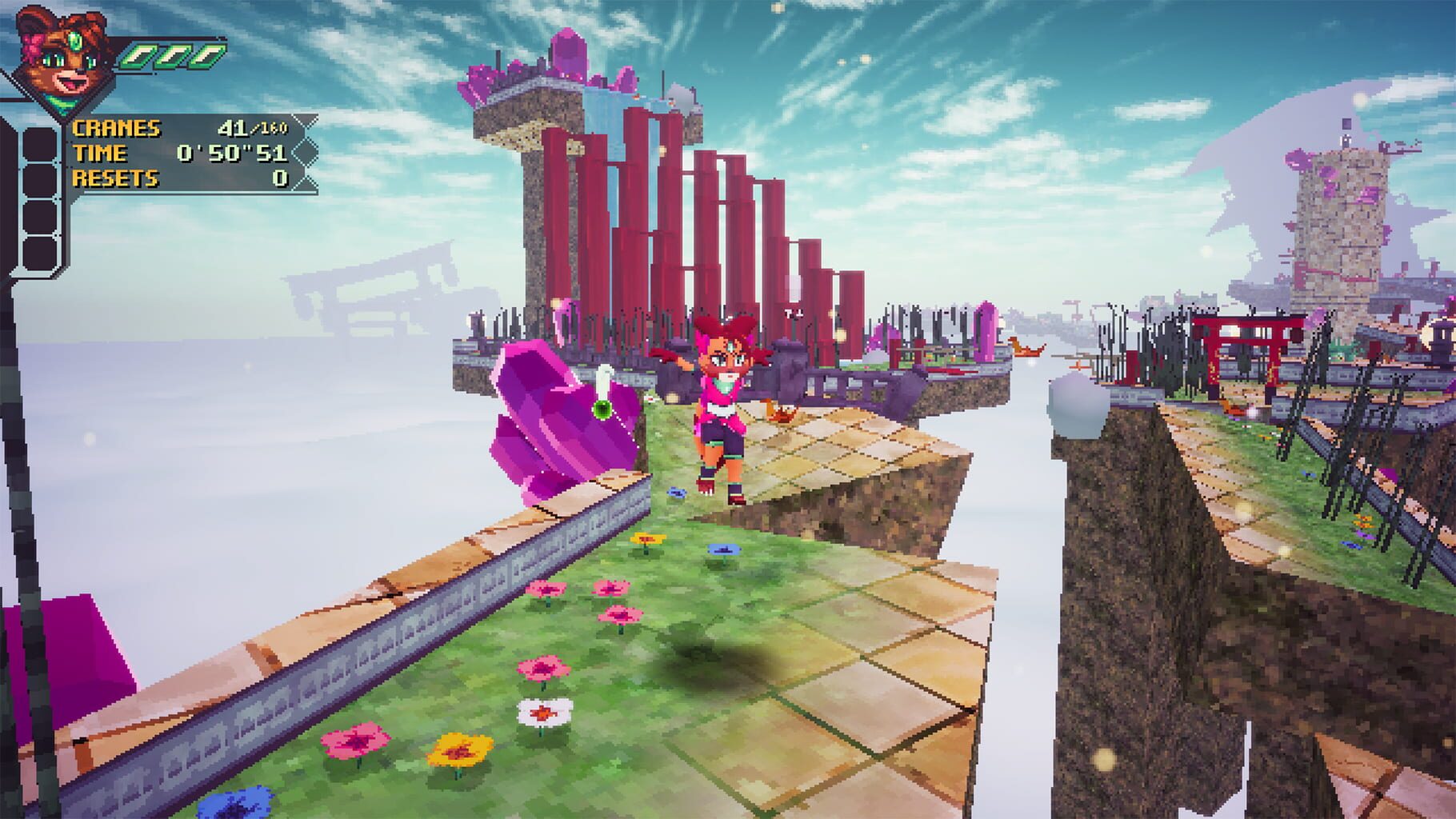Click the green health bar meter

click(x=172, y=57)
